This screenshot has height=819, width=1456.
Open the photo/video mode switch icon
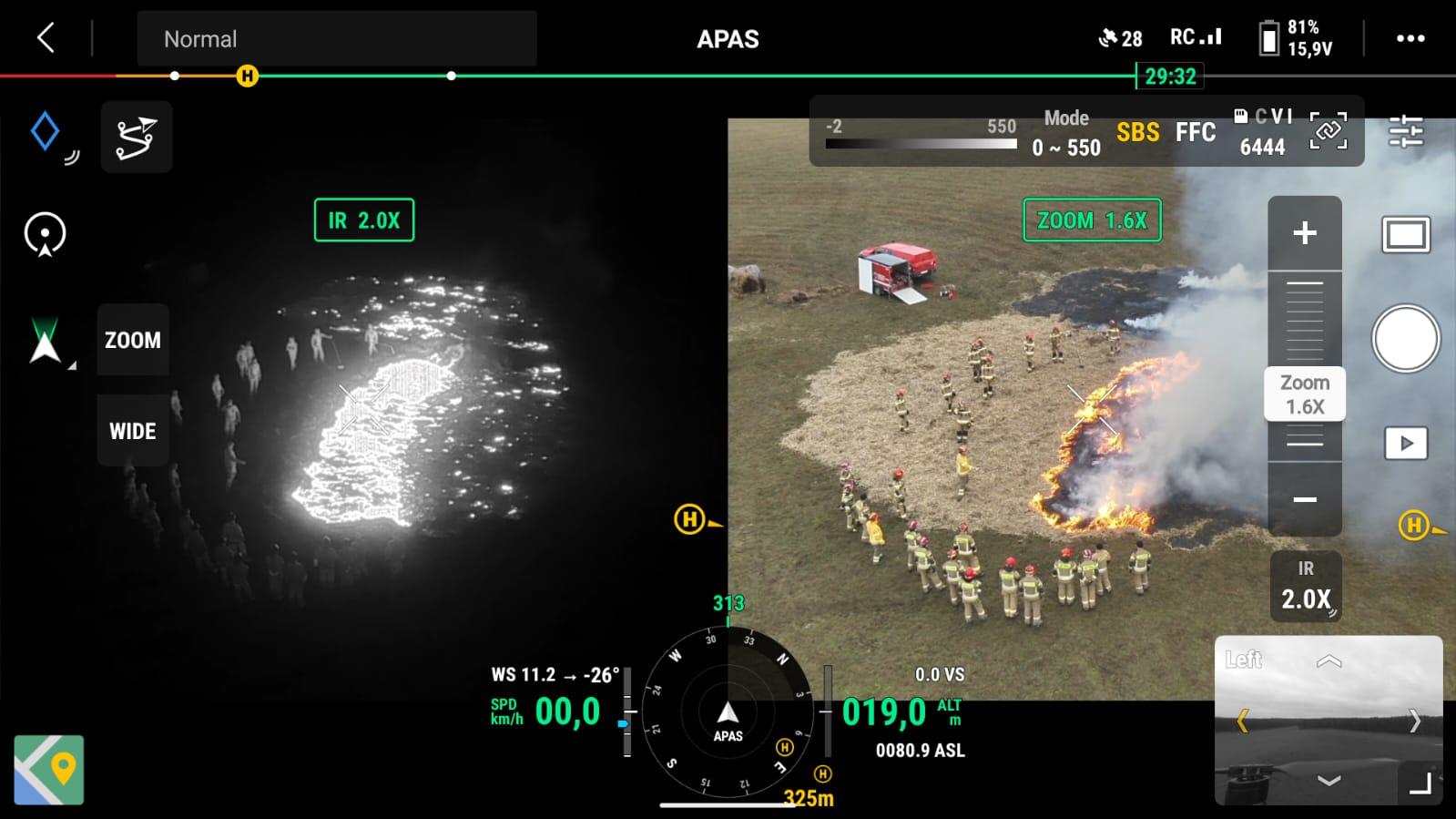[x=1405, y=235]
